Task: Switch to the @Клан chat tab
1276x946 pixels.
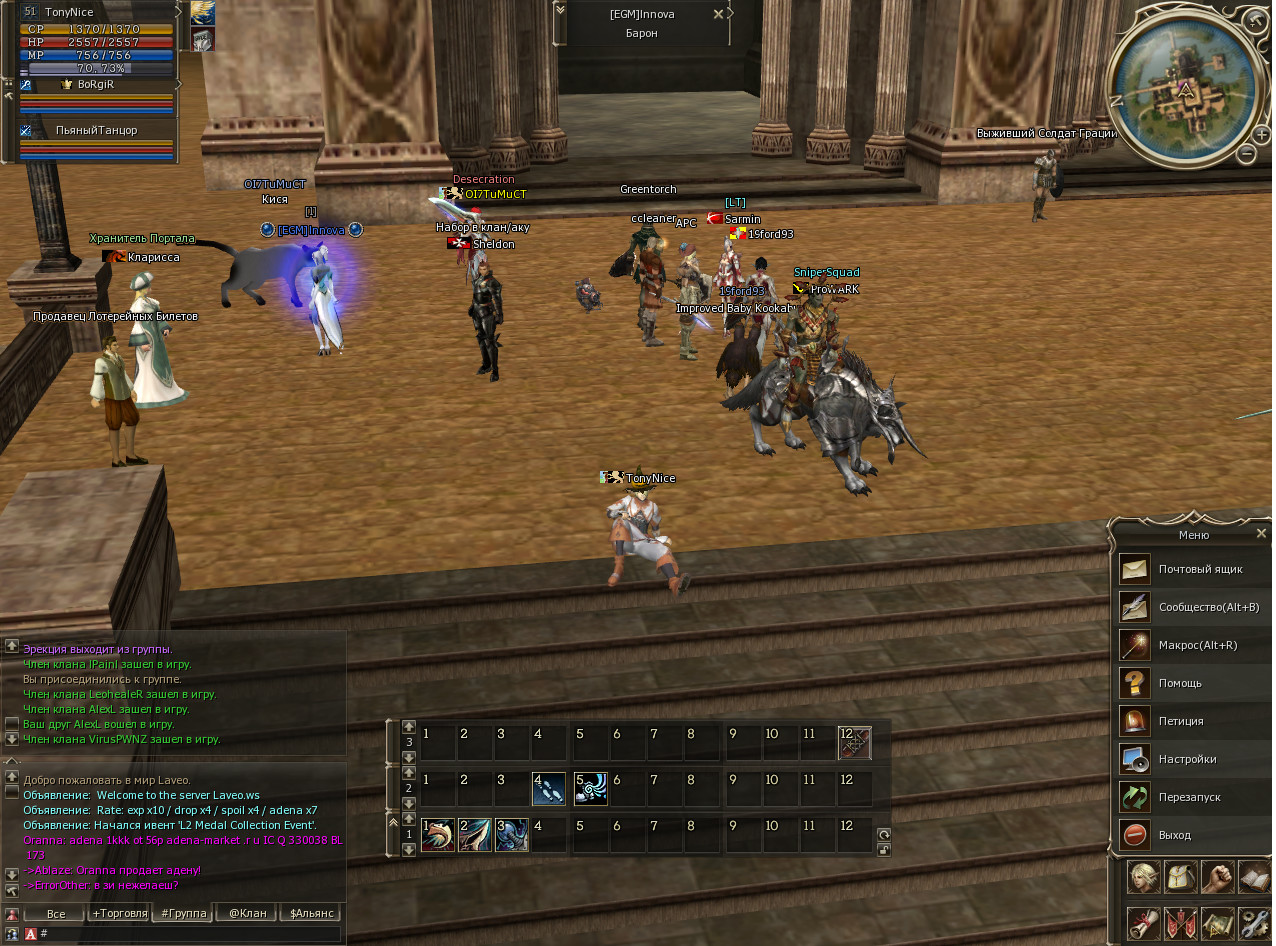Action: 247,913
